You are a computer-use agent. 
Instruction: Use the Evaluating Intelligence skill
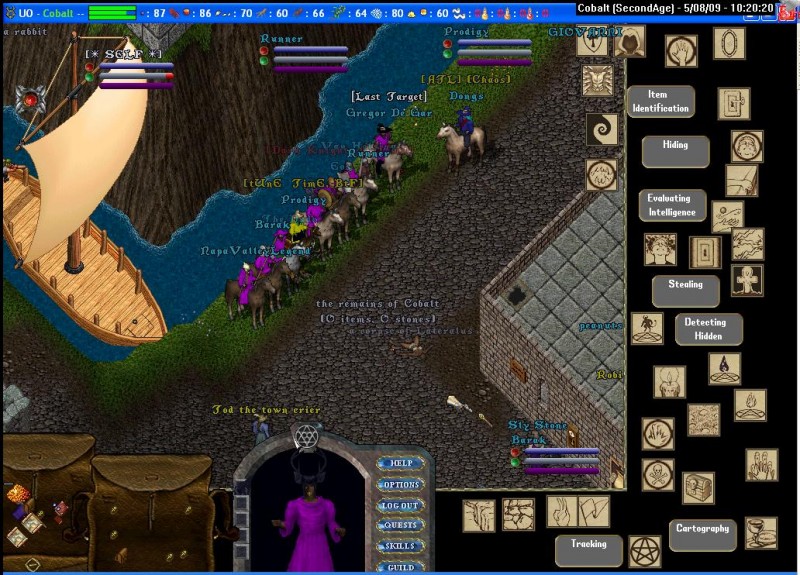click(x=672, y=205)
